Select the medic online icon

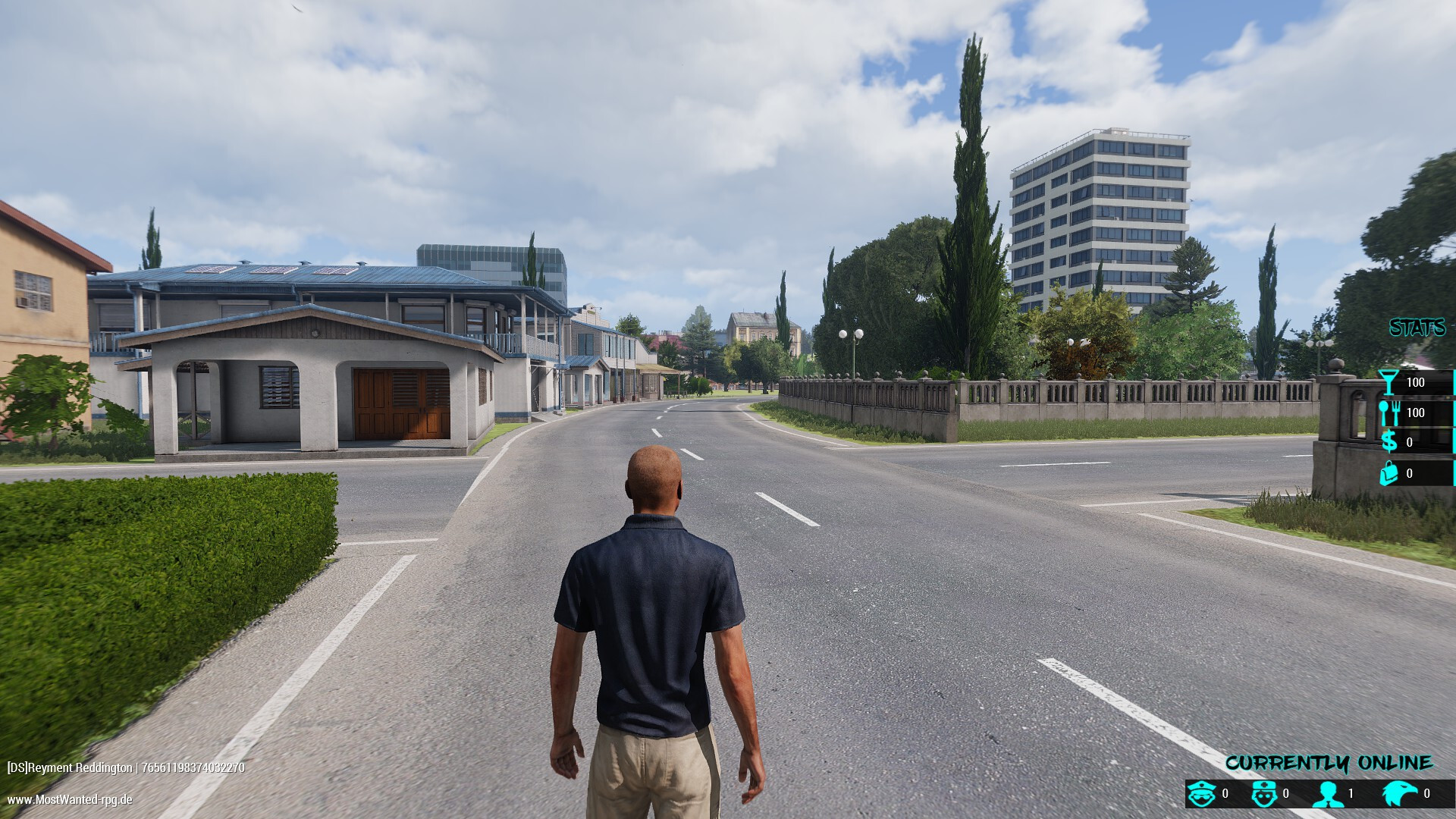(x=1263, y=794)
